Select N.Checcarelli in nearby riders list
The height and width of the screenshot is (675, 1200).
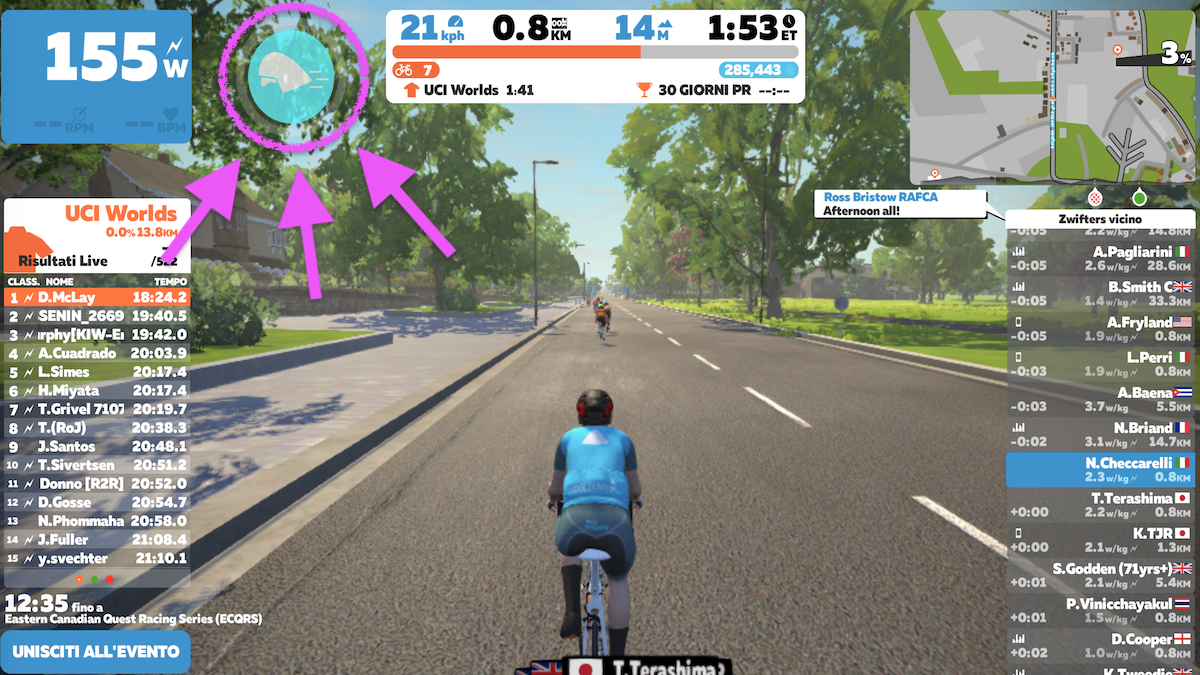pyautogui.click(x=1100, y=470)
